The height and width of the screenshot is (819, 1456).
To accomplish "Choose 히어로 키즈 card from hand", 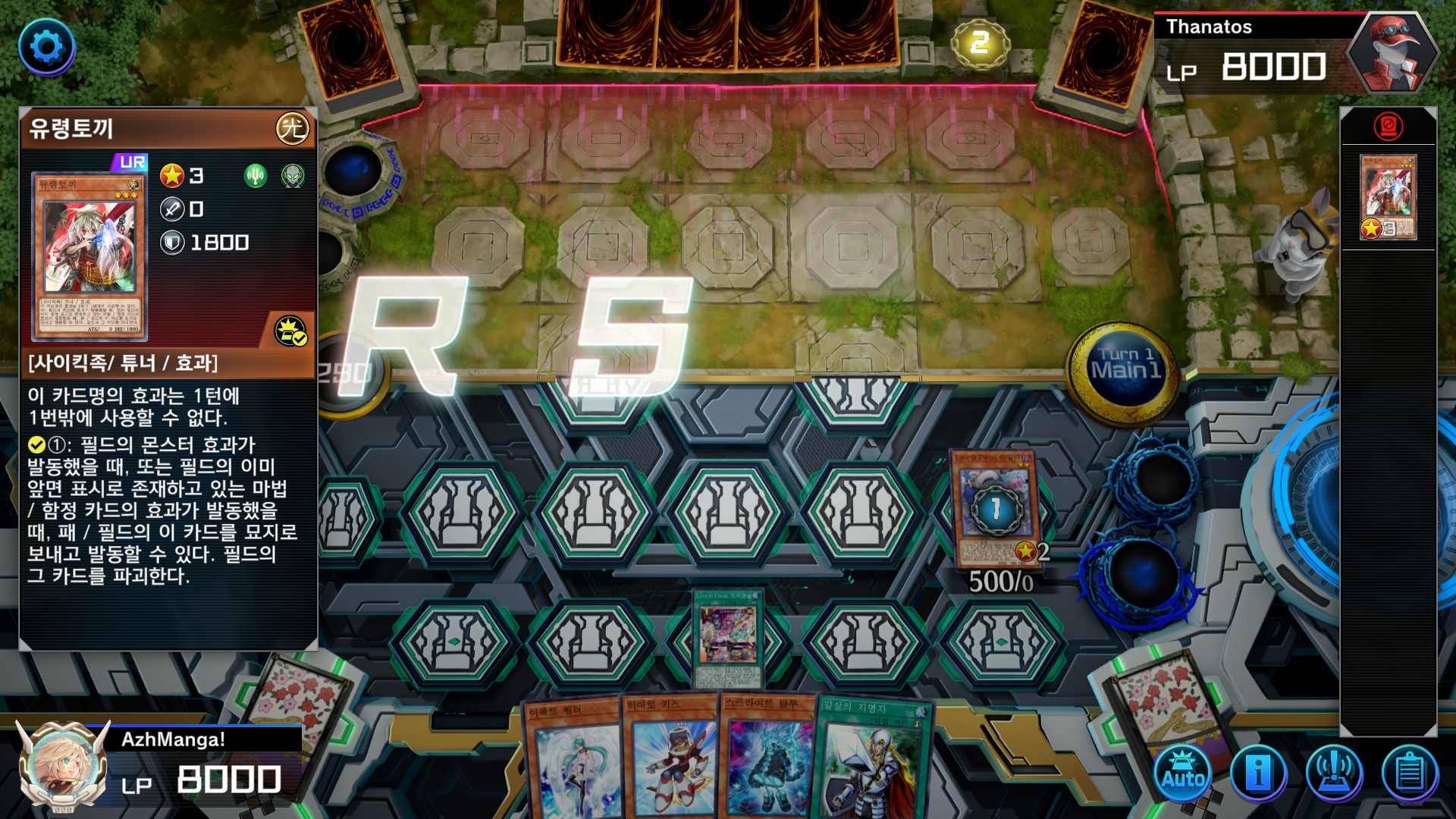I will click(x=672, y=758).
